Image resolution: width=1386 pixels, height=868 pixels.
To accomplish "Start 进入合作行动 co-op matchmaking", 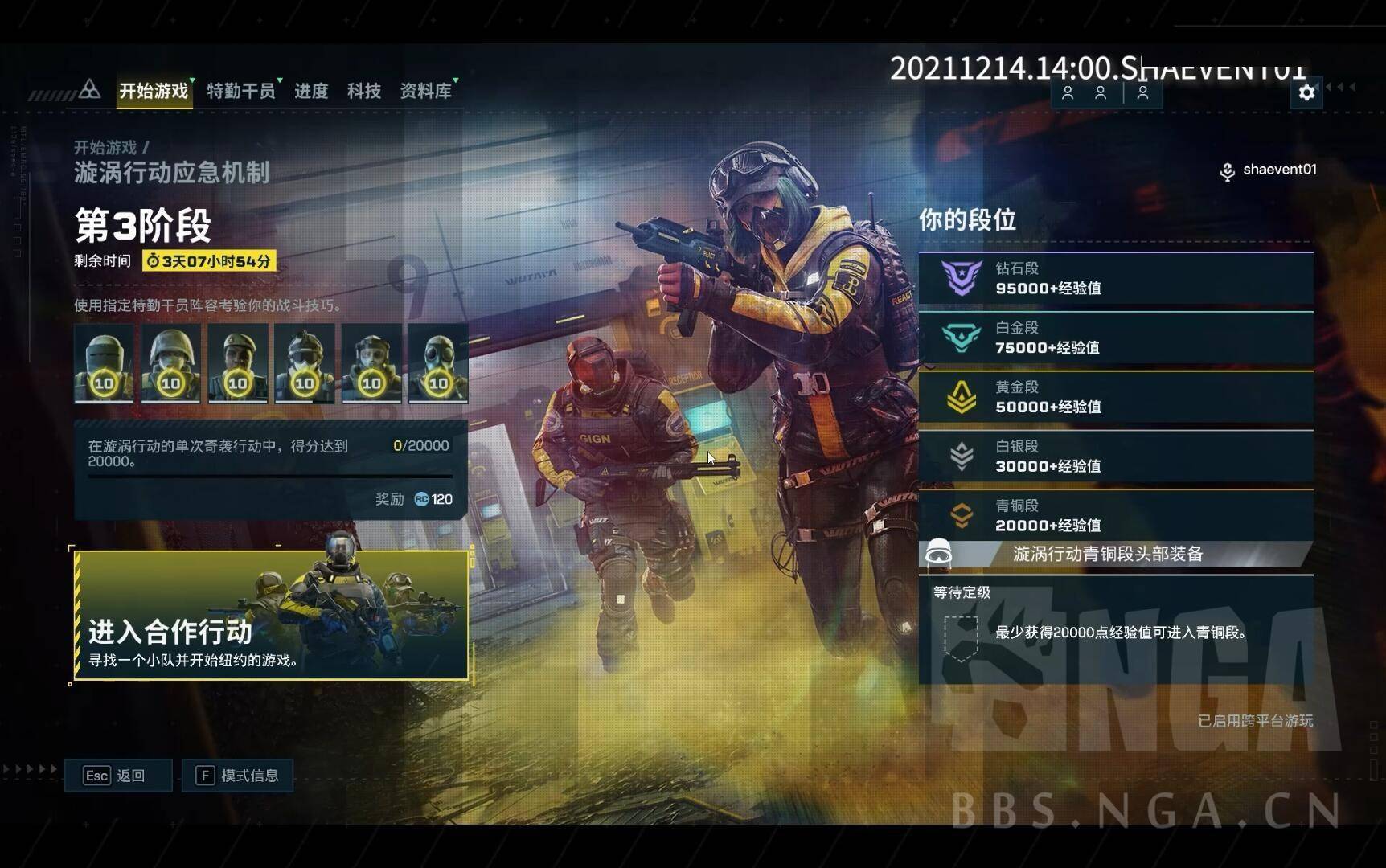I will click(271, 615).
